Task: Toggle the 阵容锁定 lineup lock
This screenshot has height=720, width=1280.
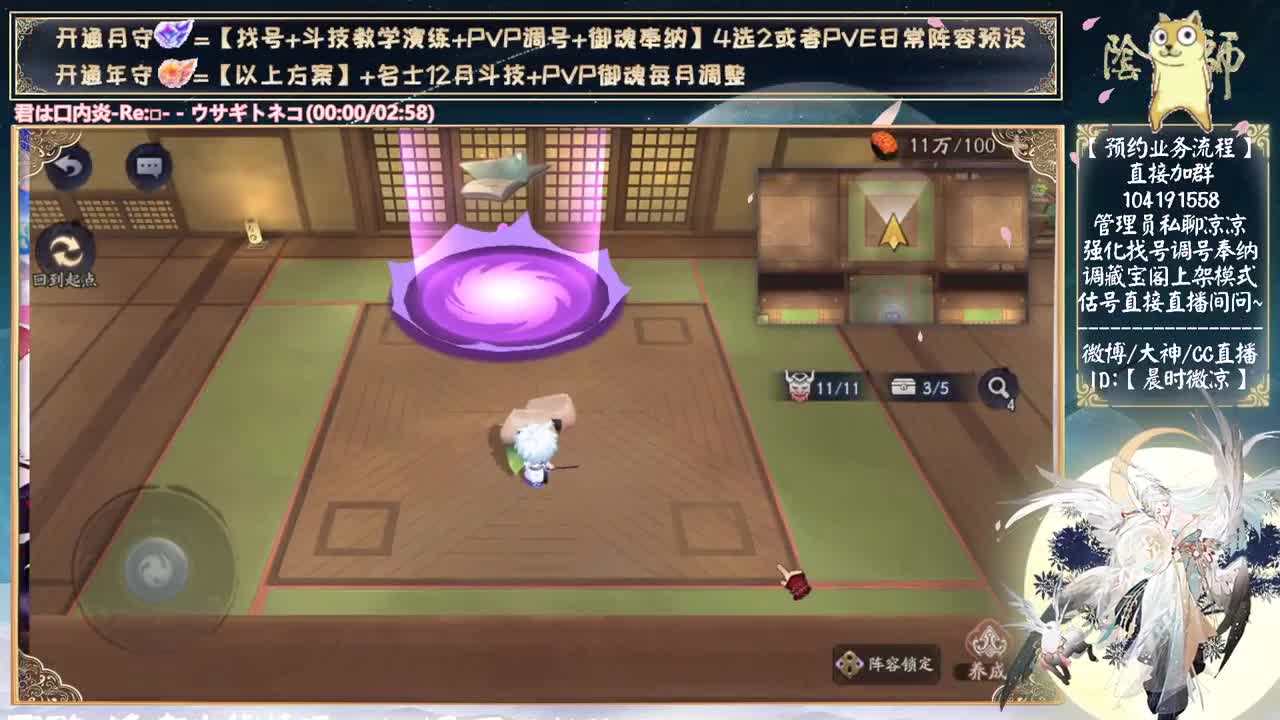Action: (x=888, y=665)
